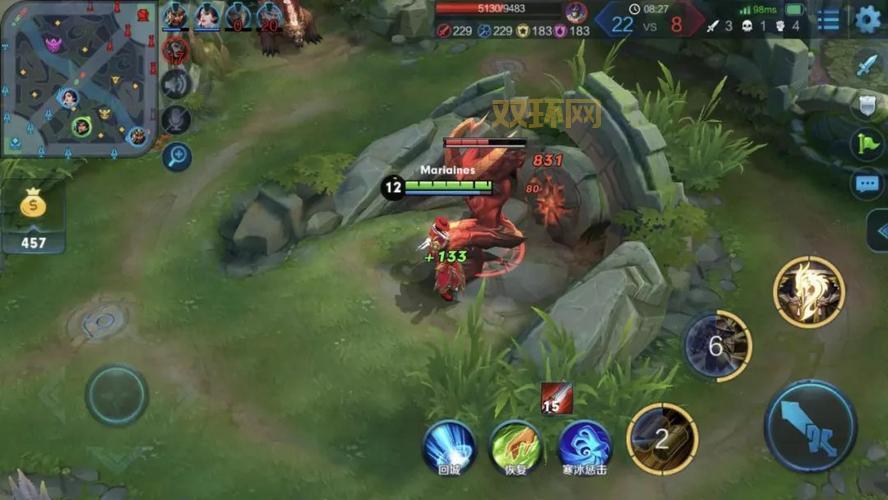888x500 pixels.
Task: Toggle the speaker voice button
Action: coord(177,84)
